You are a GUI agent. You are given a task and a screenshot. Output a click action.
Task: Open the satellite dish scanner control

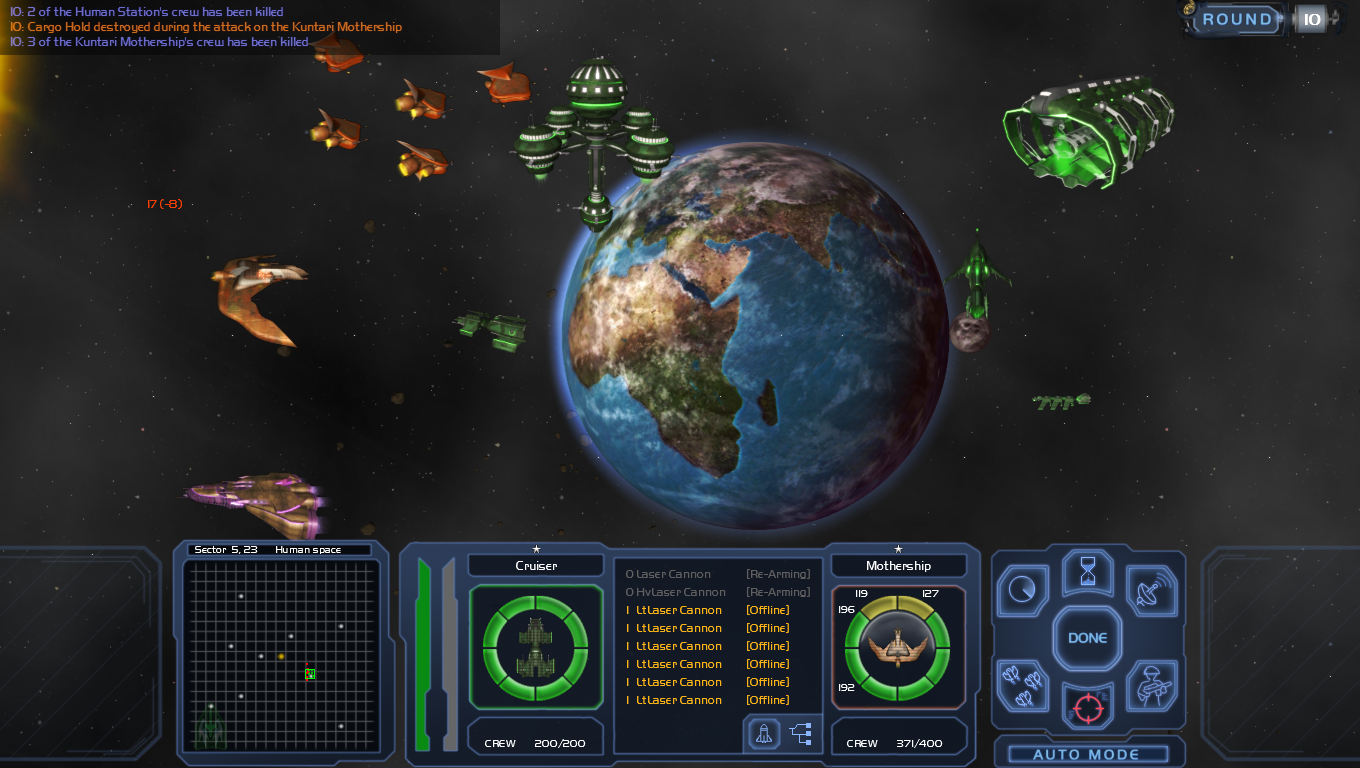[x=1152, y=591]
